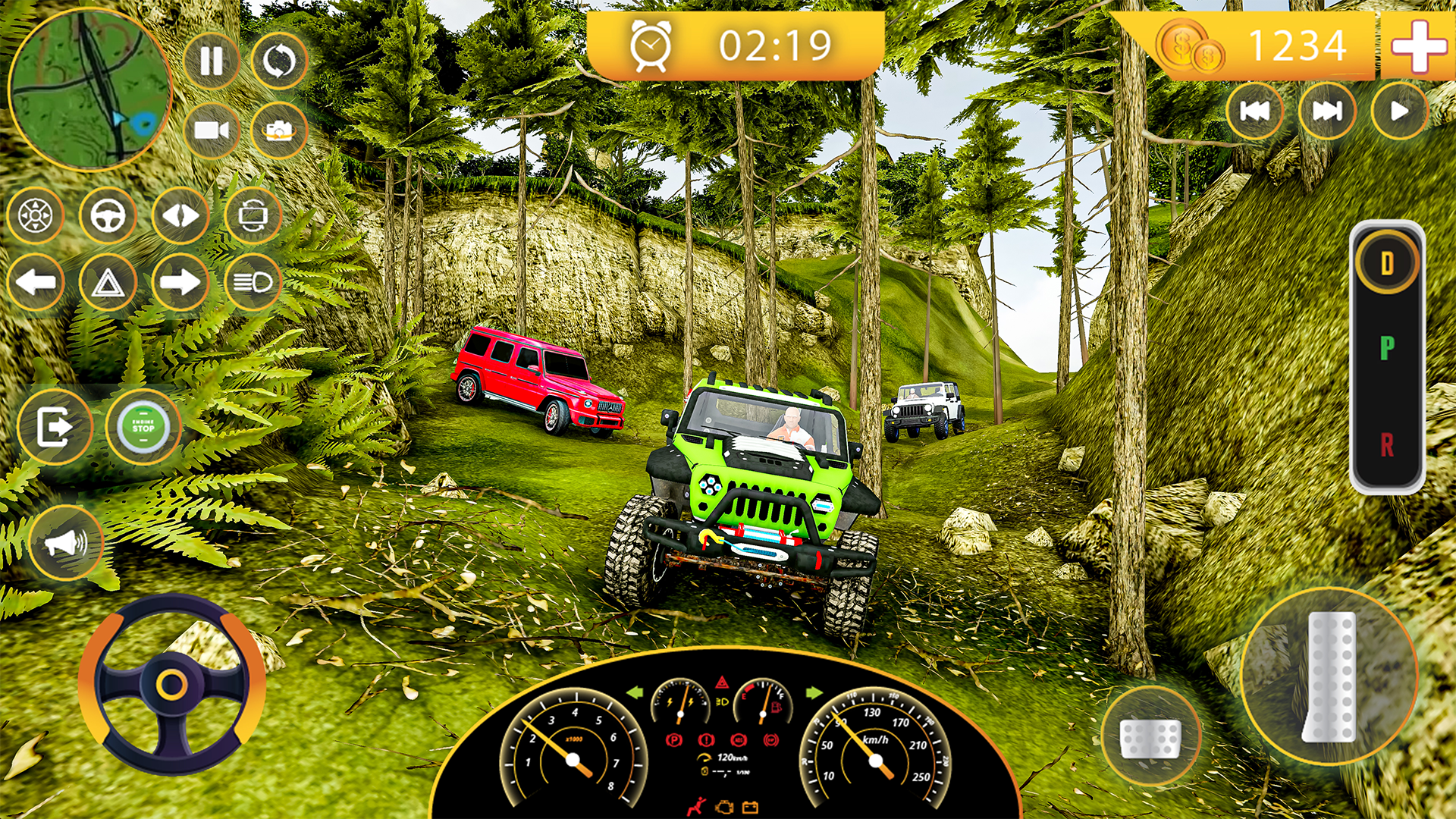Viewport: 1456px width, 819px height.
Task: Switch to tilt control mode
Action: click(180, 218)
